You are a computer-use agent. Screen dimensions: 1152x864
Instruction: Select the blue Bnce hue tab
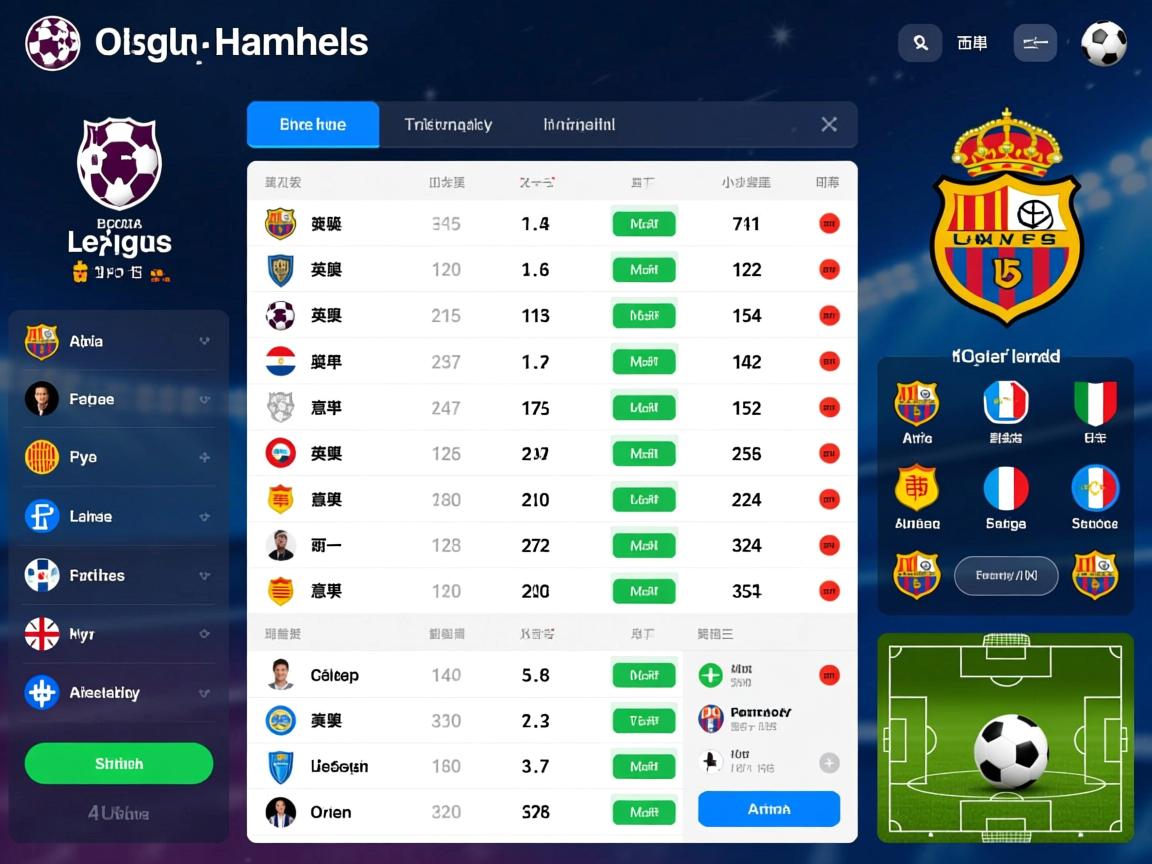click(x=313, y=125)
